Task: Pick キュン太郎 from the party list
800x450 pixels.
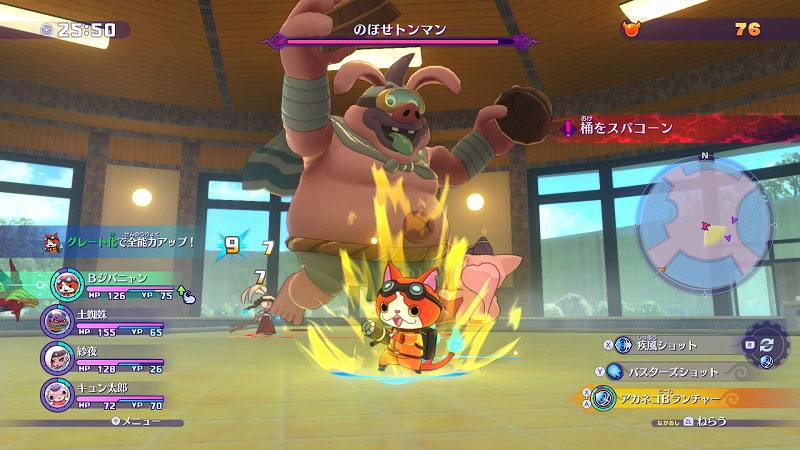Action: 55,393
